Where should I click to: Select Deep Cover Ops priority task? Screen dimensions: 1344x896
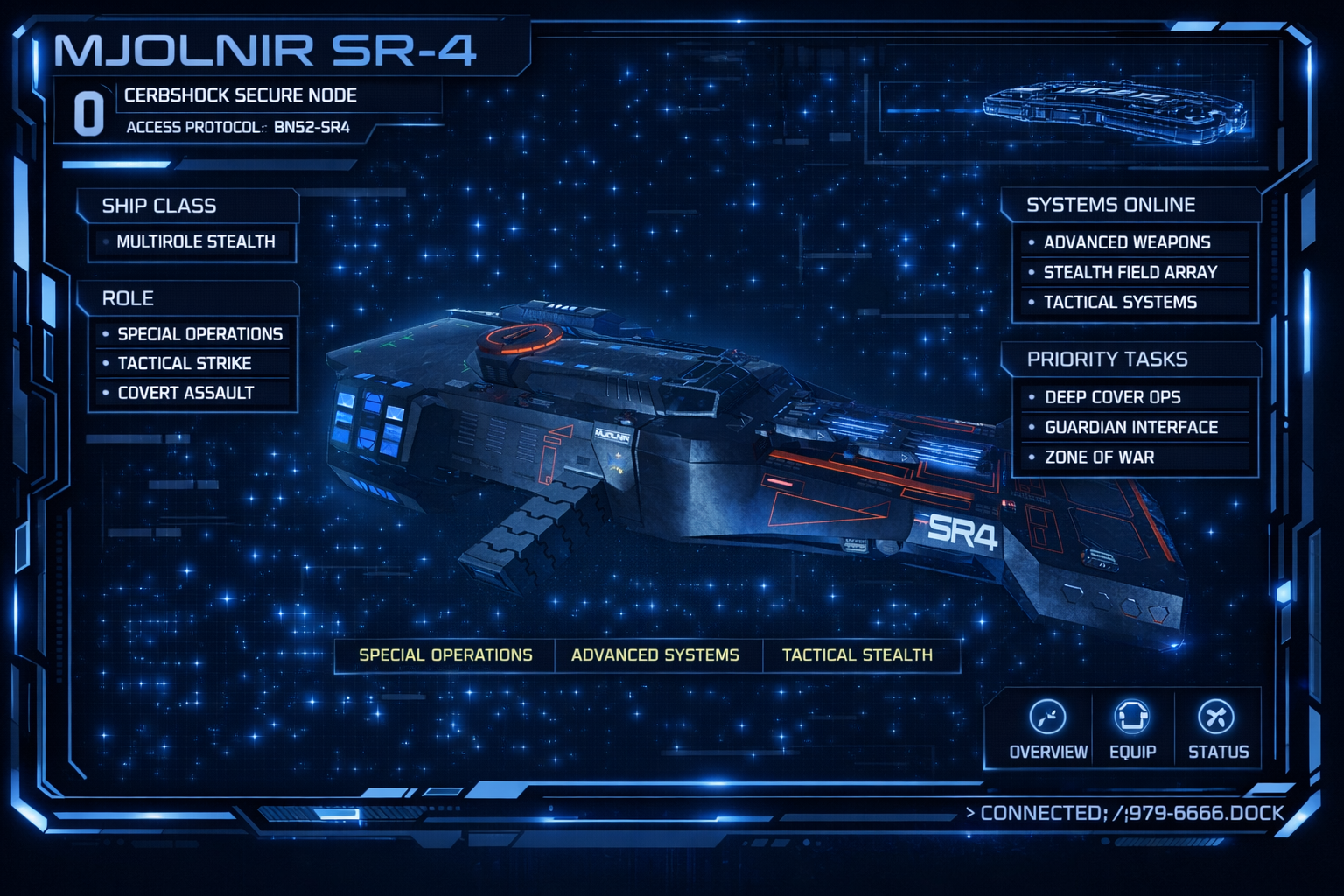(x=1112, y=397)
